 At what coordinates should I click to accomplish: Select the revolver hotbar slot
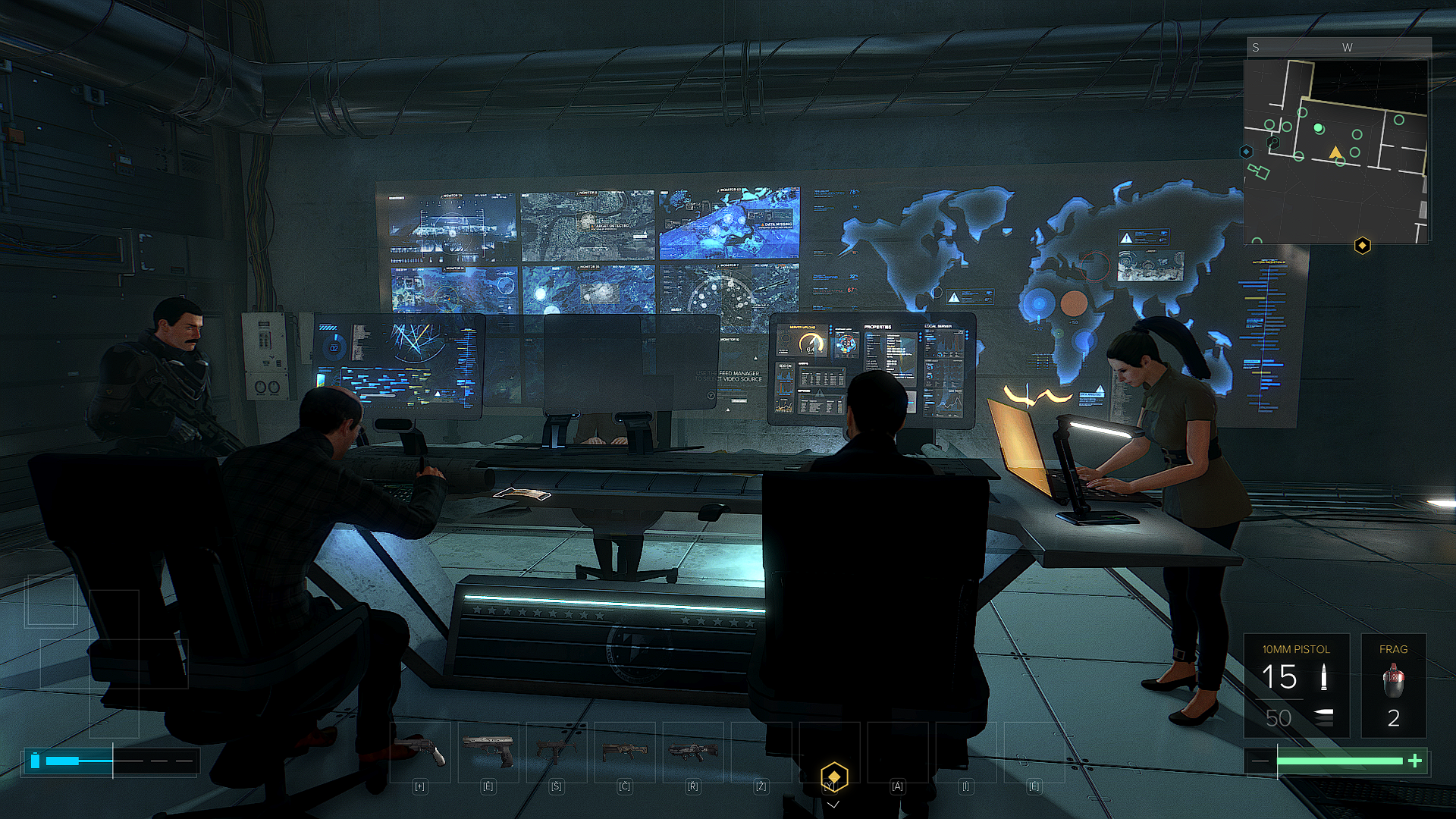tap(420, 751)
